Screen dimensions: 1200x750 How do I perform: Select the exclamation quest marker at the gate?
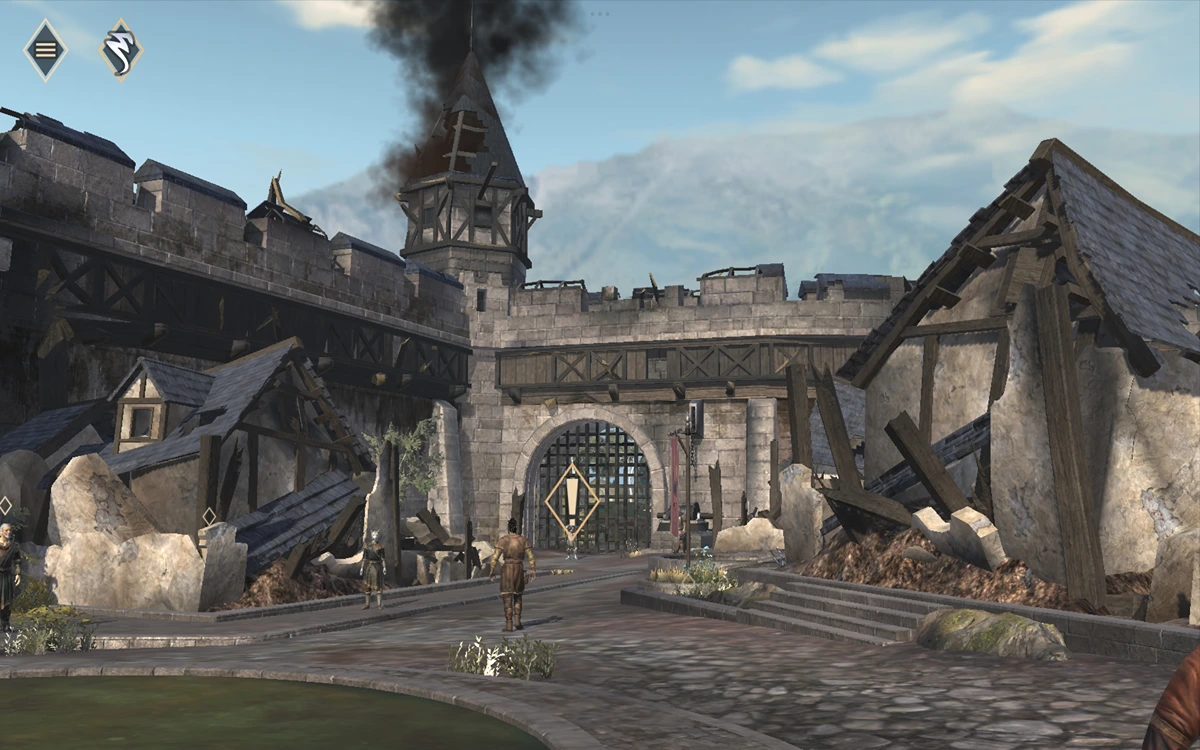(572, 497)
